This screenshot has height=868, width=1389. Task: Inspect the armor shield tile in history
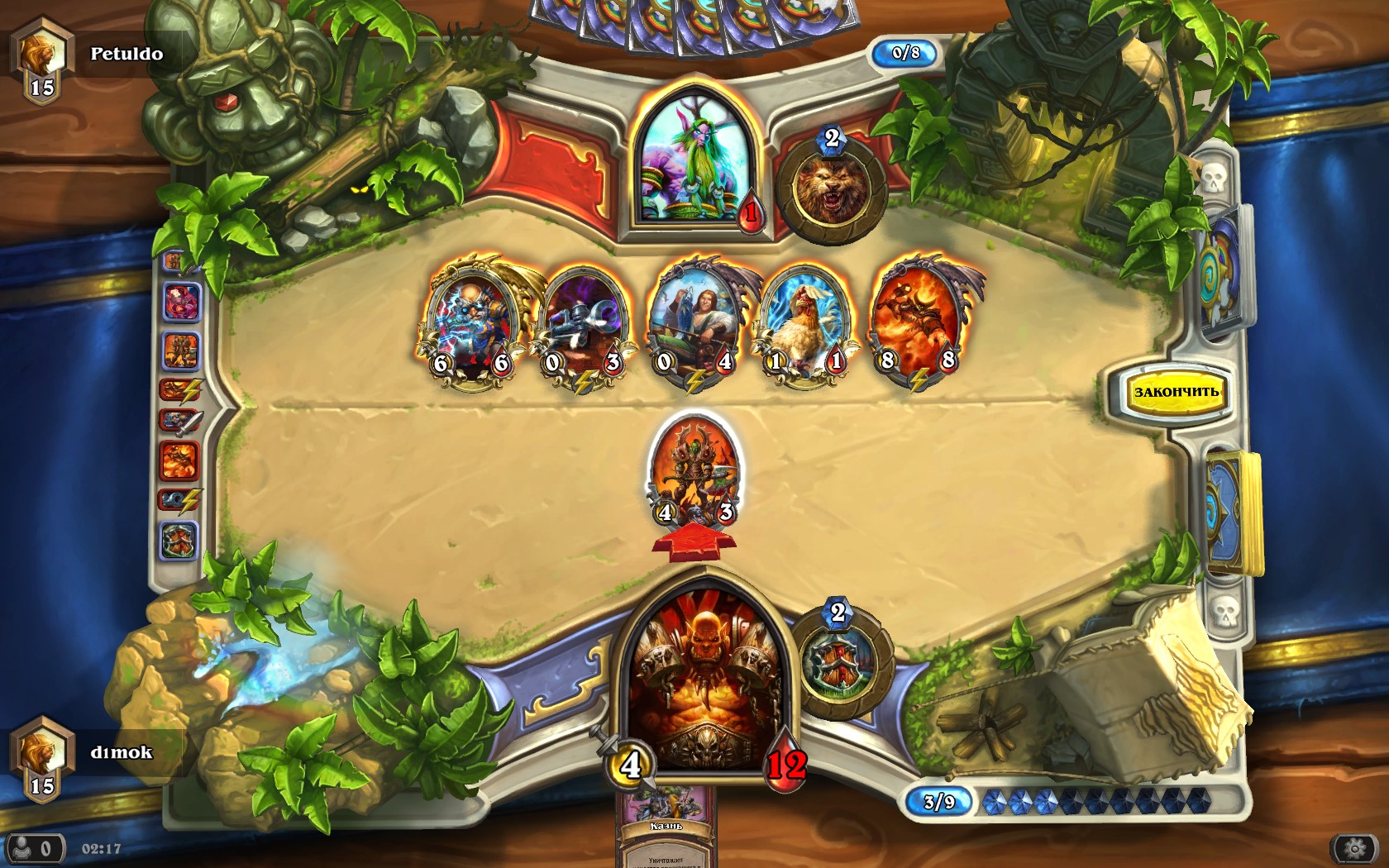pyautogui.click(x=179, y=542)
